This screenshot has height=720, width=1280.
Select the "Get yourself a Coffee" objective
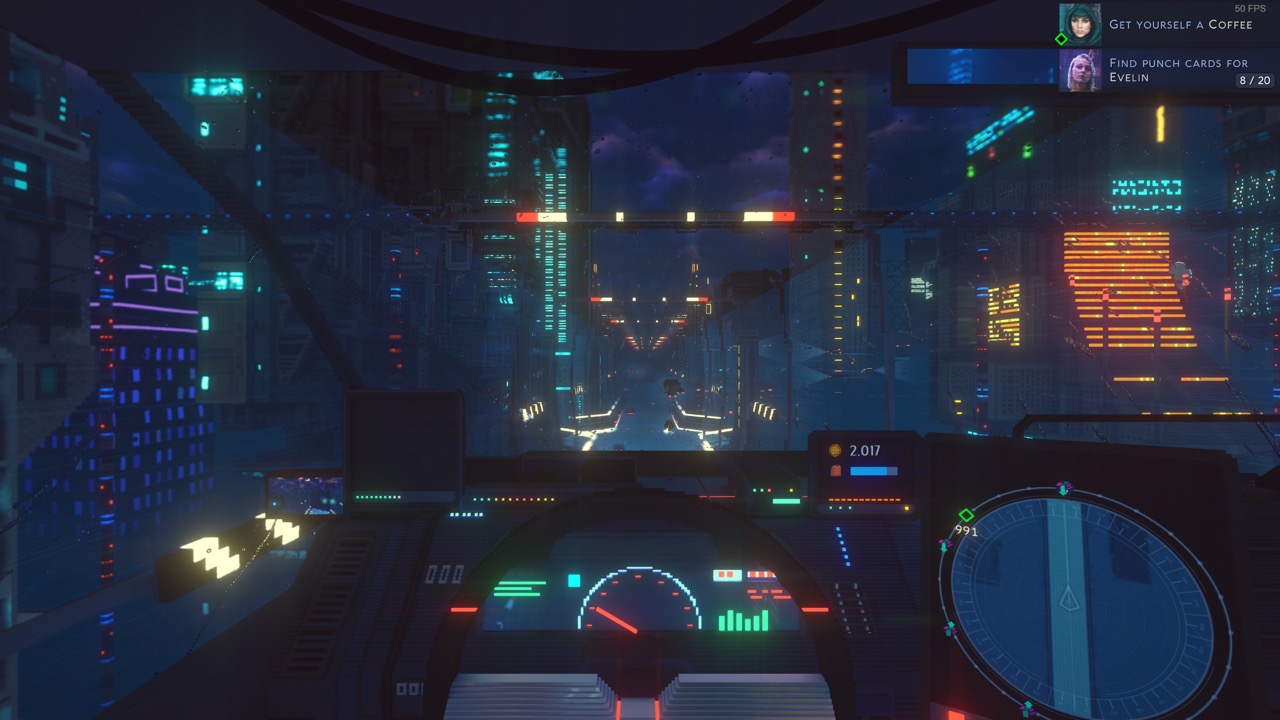pyautogui.click(x=1180, y=24)
